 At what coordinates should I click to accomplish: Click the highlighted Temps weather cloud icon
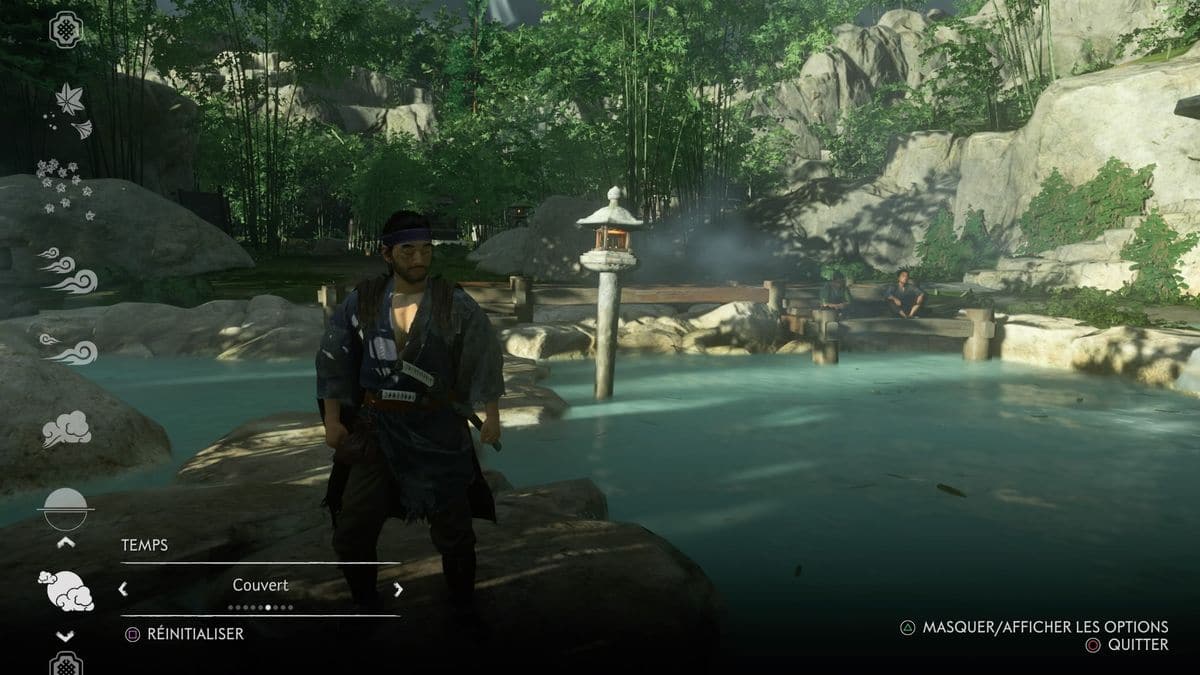click(66, 590)
